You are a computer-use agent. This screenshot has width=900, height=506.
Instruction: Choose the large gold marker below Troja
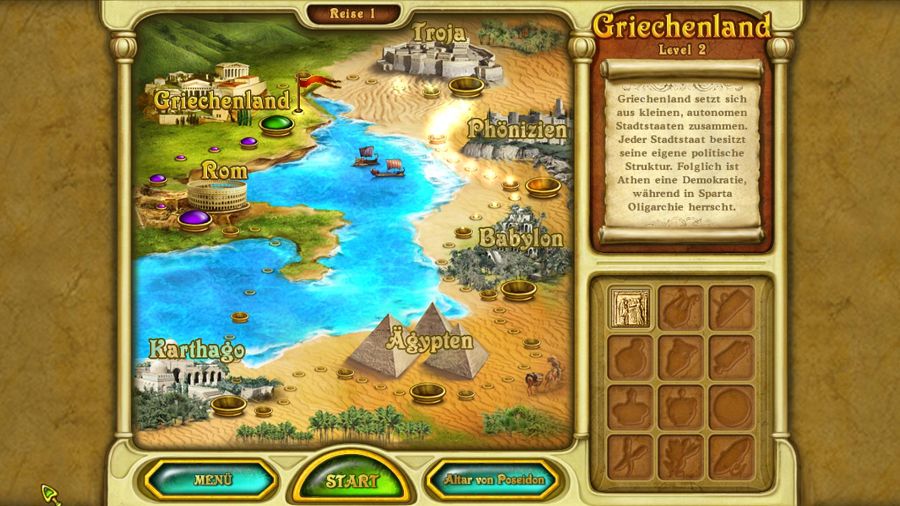pyautogui.click(x=466, y=86)
